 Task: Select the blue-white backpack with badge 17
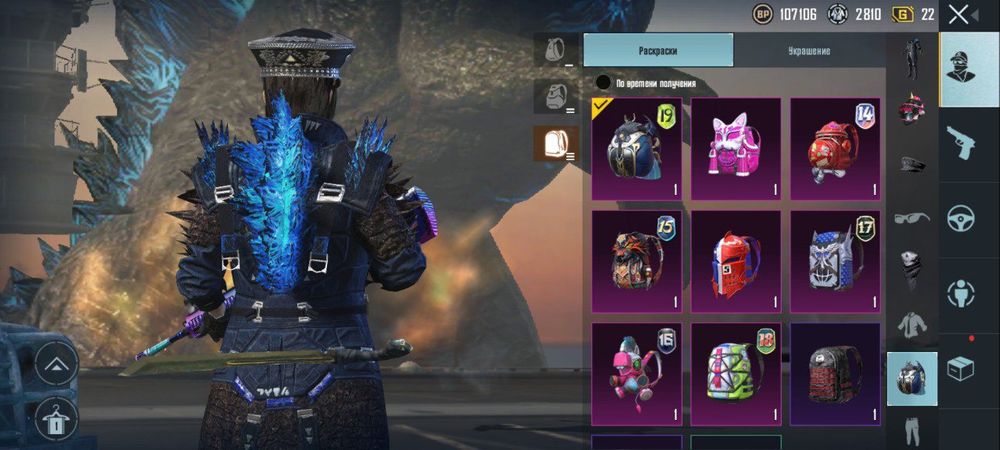pos(835,260)
